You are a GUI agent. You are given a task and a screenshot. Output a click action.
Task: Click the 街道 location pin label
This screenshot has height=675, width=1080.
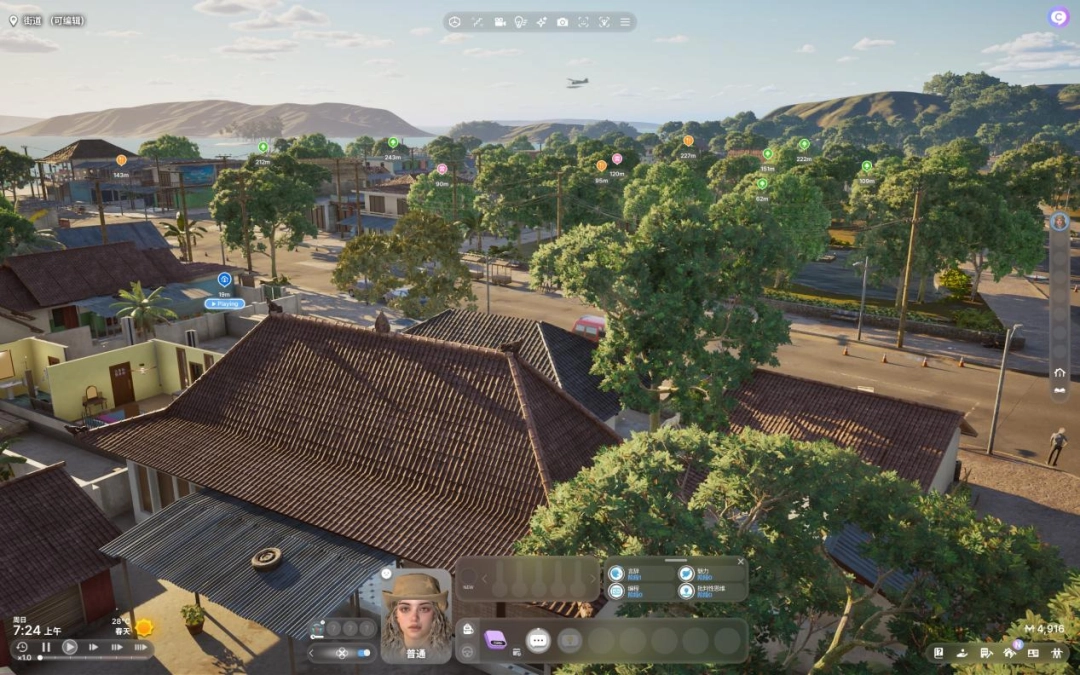click(32, 20)
